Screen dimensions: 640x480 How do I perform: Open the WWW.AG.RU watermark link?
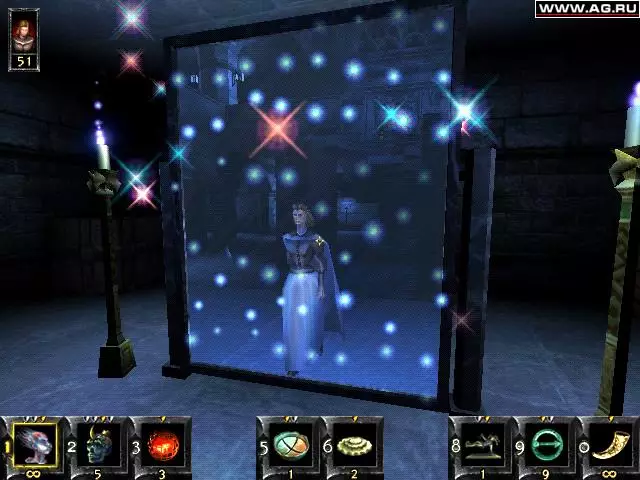point(587,8)
